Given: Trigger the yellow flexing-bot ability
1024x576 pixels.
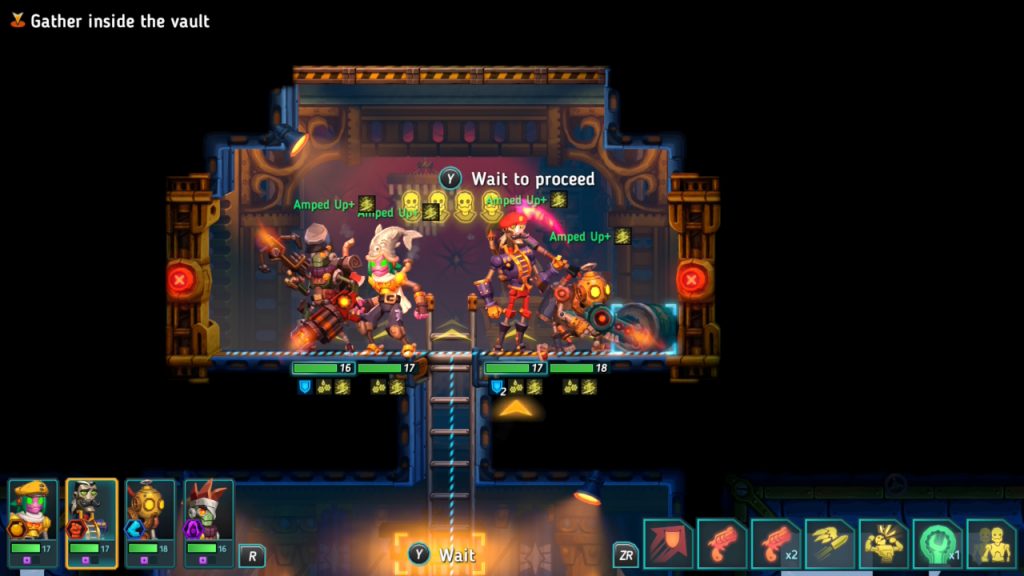Looking at the screenshot, I should click(x=884, y=544).
